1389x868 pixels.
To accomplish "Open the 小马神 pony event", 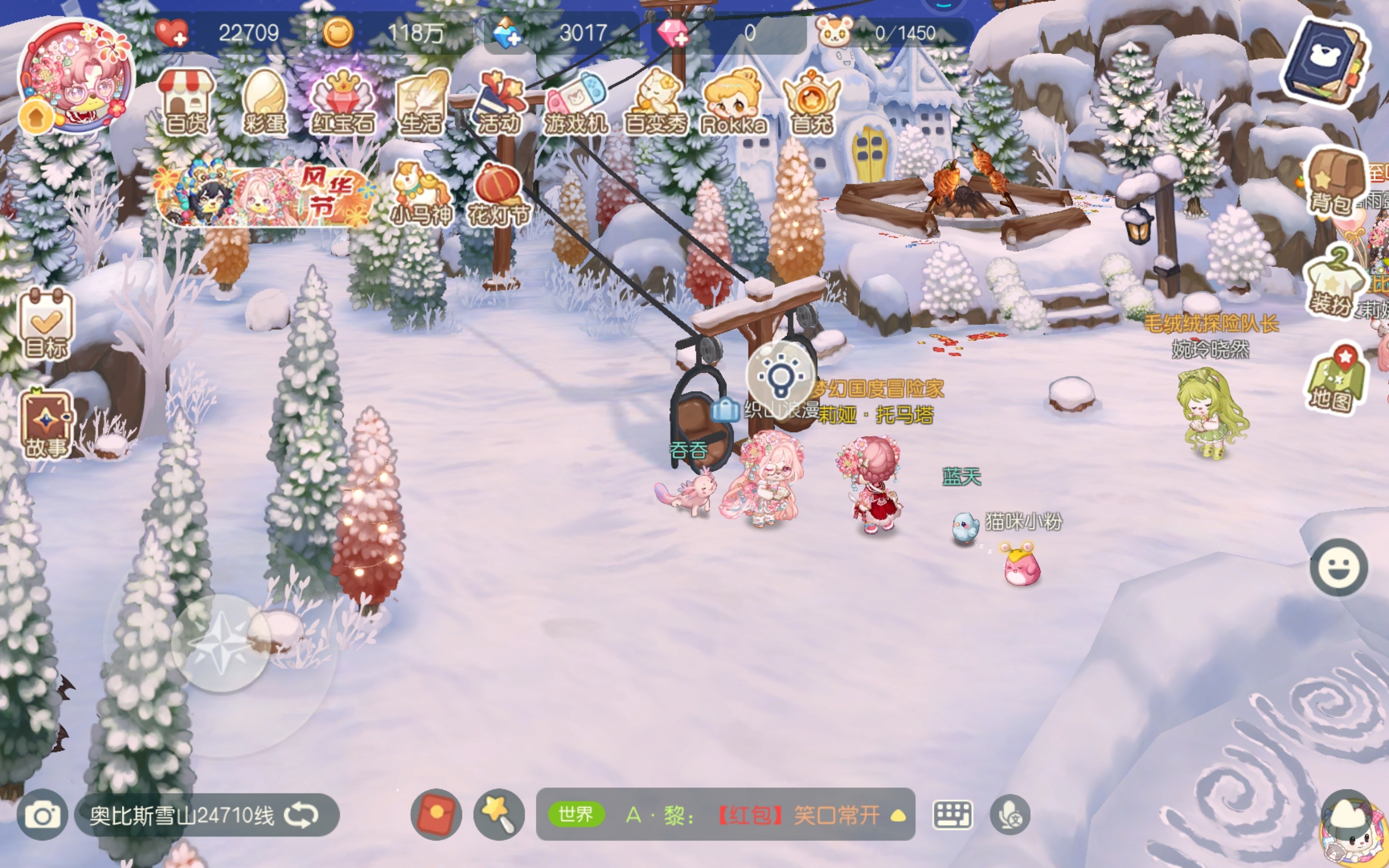I will coord(422,194).
